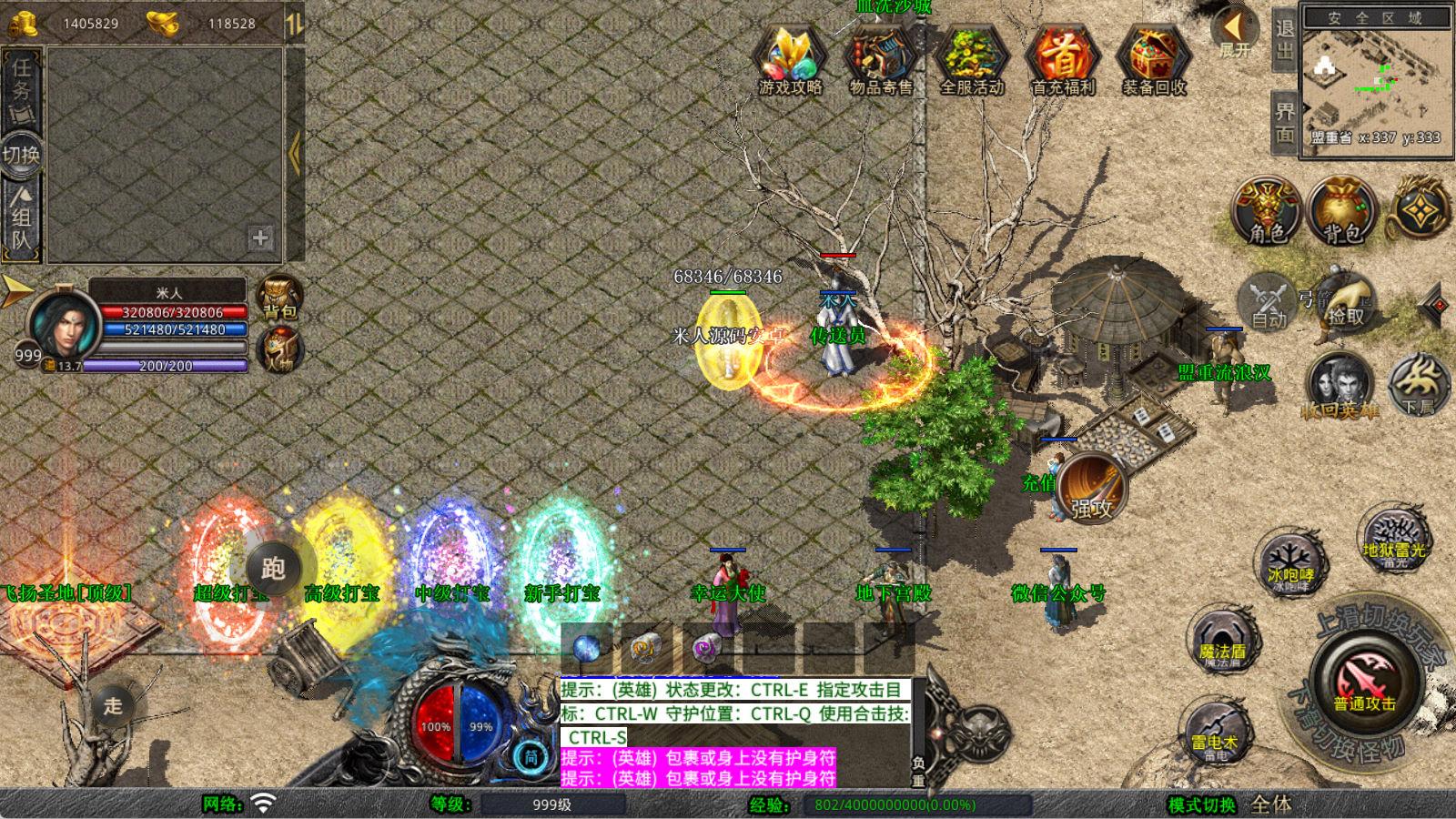The width and height of the screenshot is (1456, 819).
Task: Toggle 自动 auto-combat crossed swords button
Action: pyautogui.click(x=1268, y=300)
